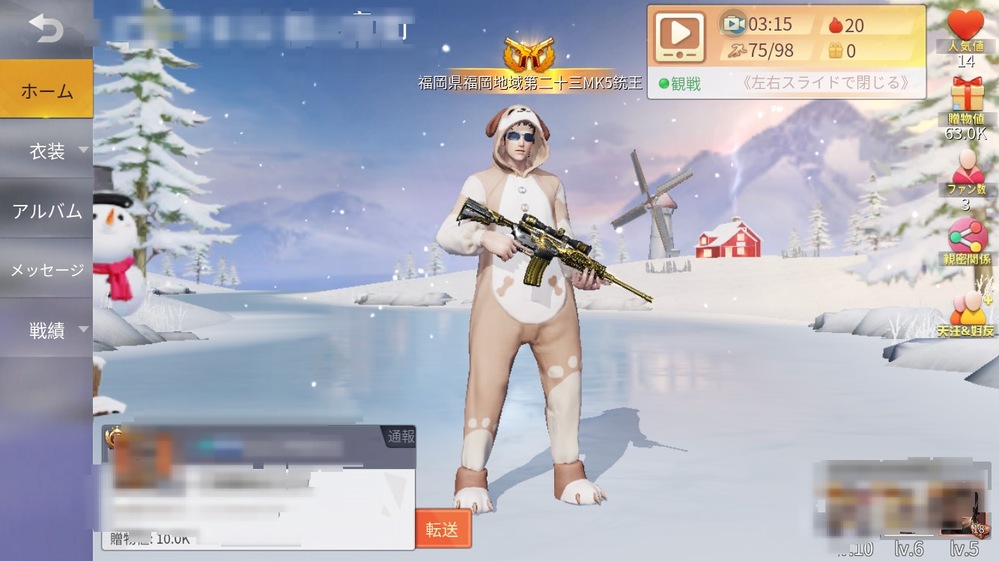Go back using the return arrow

click(x=45, y=28)
